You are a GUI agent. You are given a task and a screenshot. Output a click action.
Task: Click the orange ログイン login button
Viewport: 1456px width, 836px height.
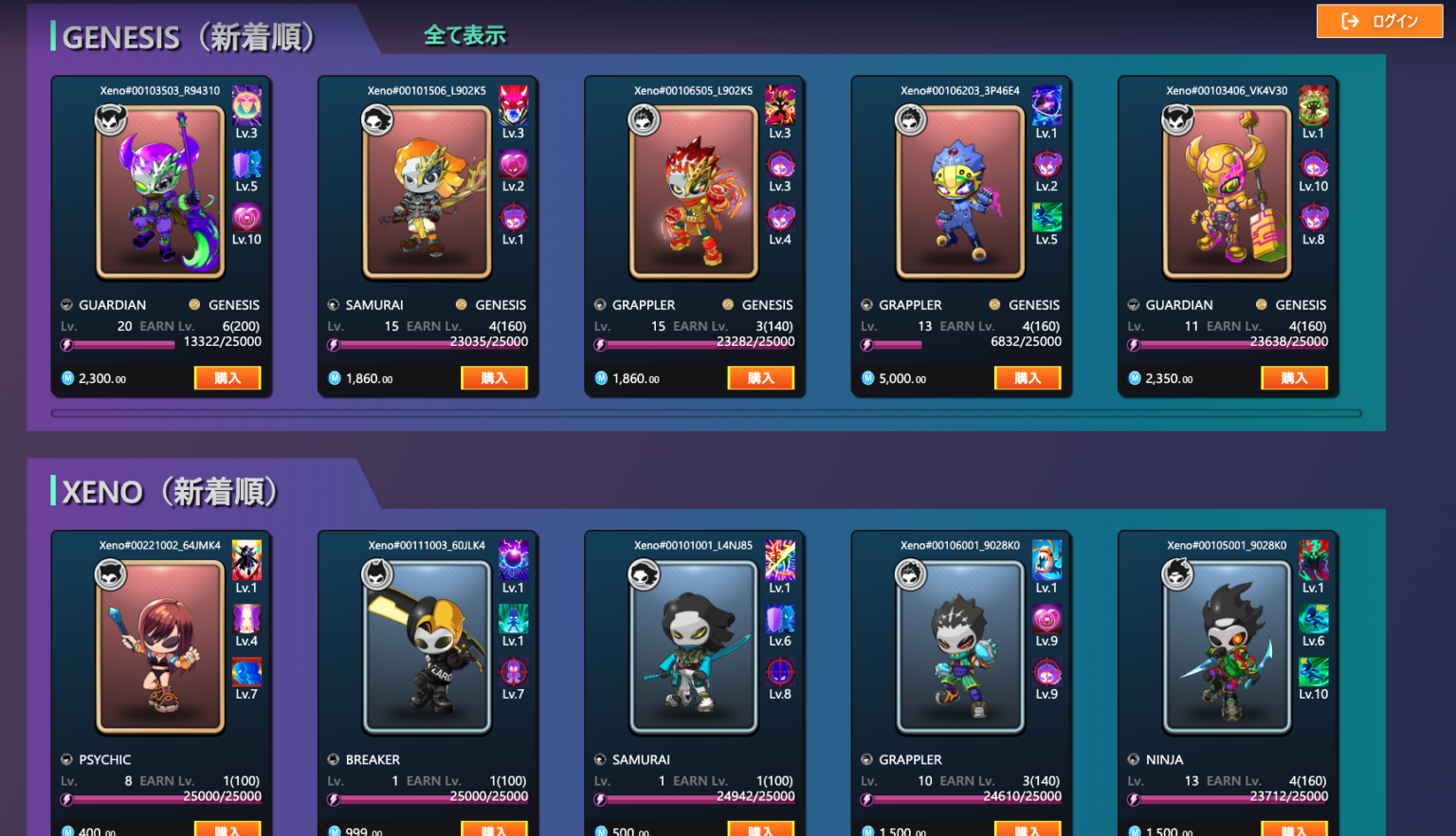pos(1379,21)
